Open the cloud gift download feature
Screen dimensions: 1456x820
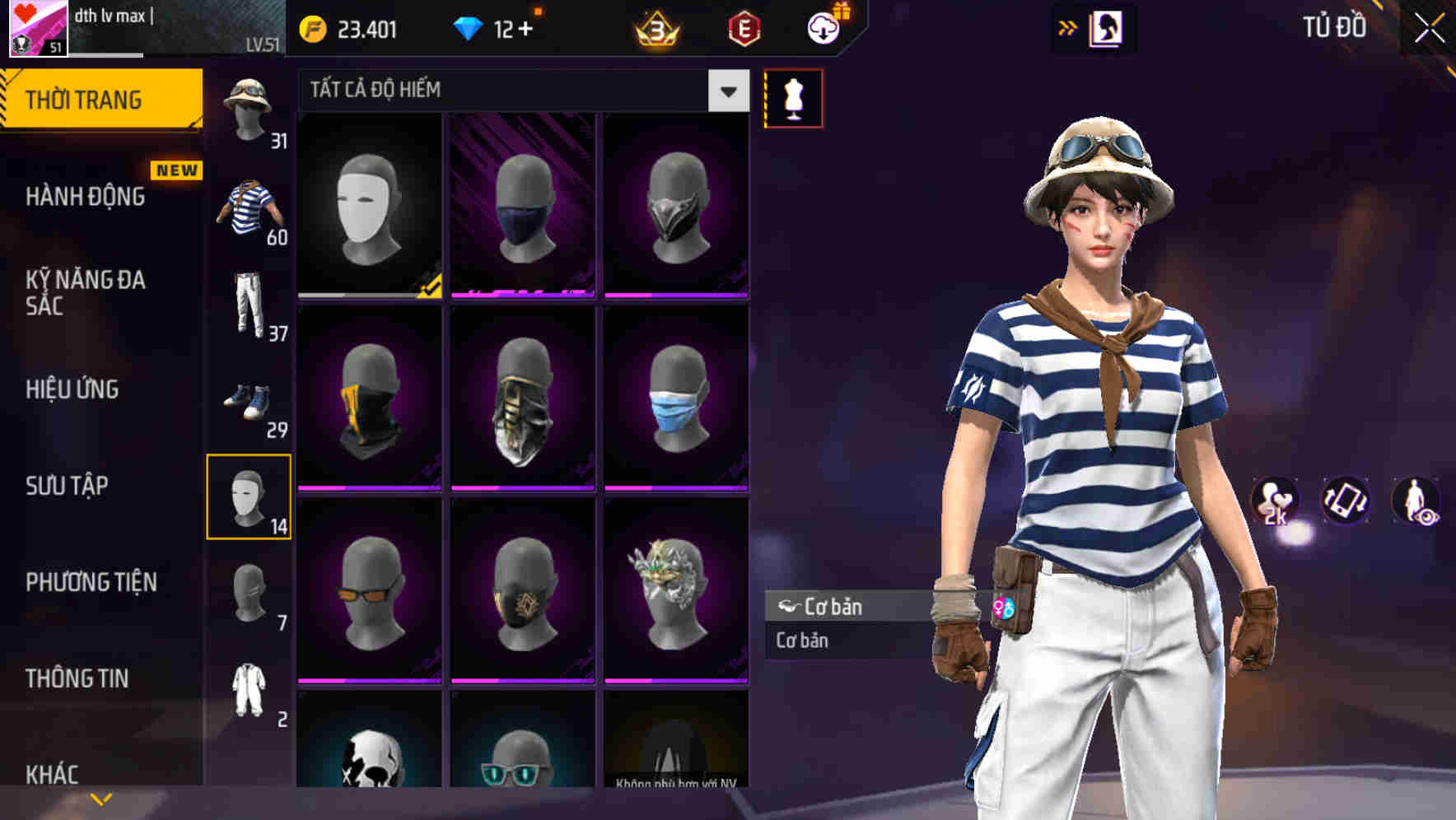click(823, 27)
